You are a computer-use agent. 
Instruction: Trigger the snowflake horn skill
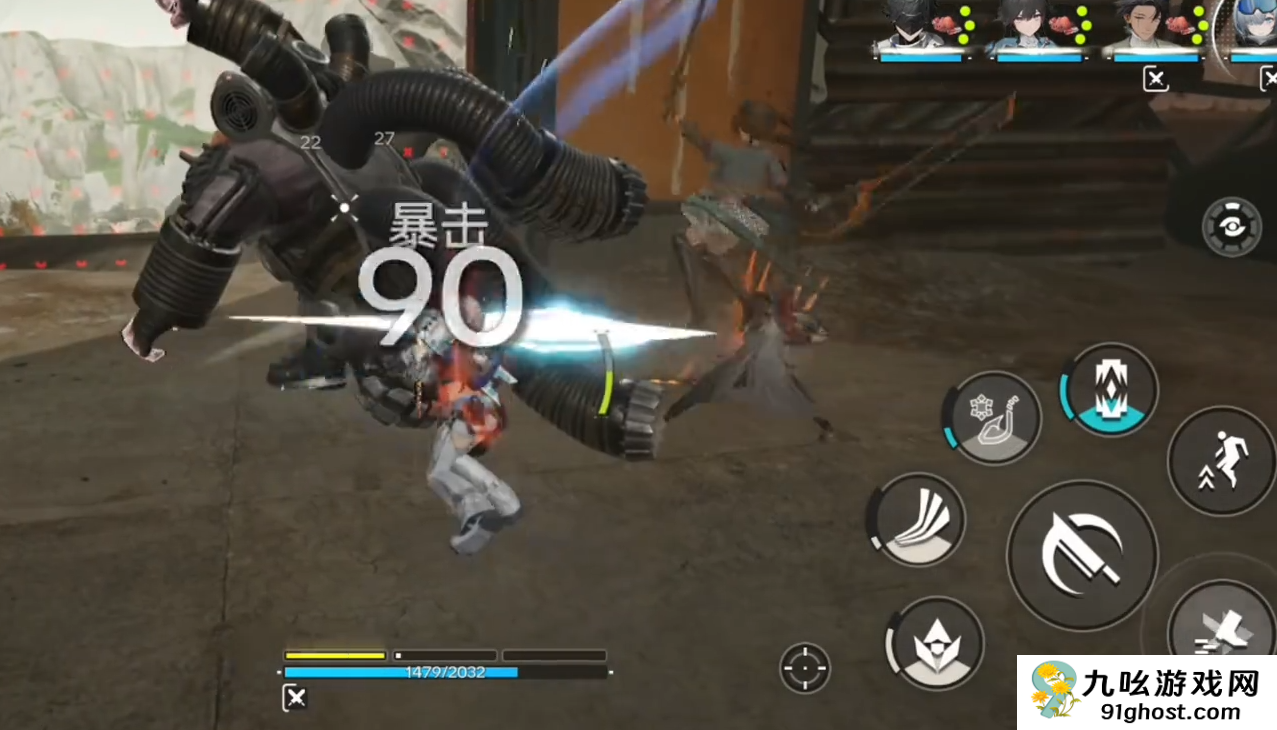[x=992, y=419]
